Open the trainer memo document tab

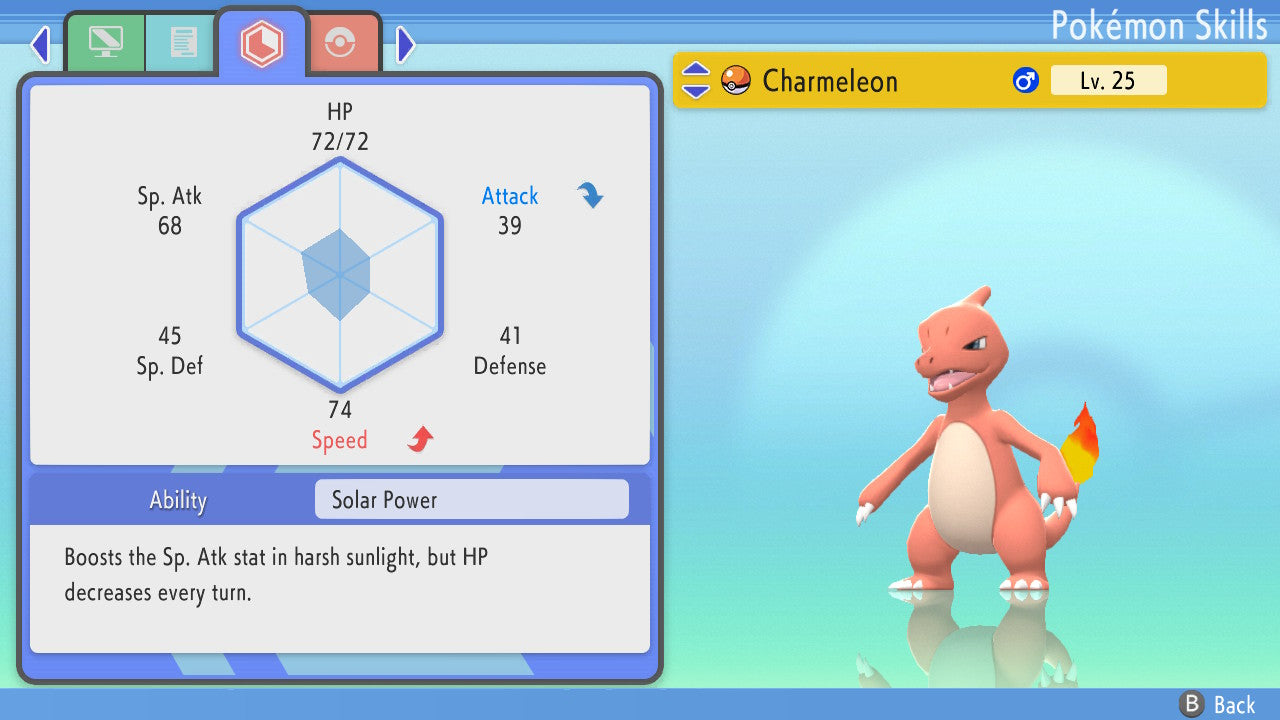[182, 42]
